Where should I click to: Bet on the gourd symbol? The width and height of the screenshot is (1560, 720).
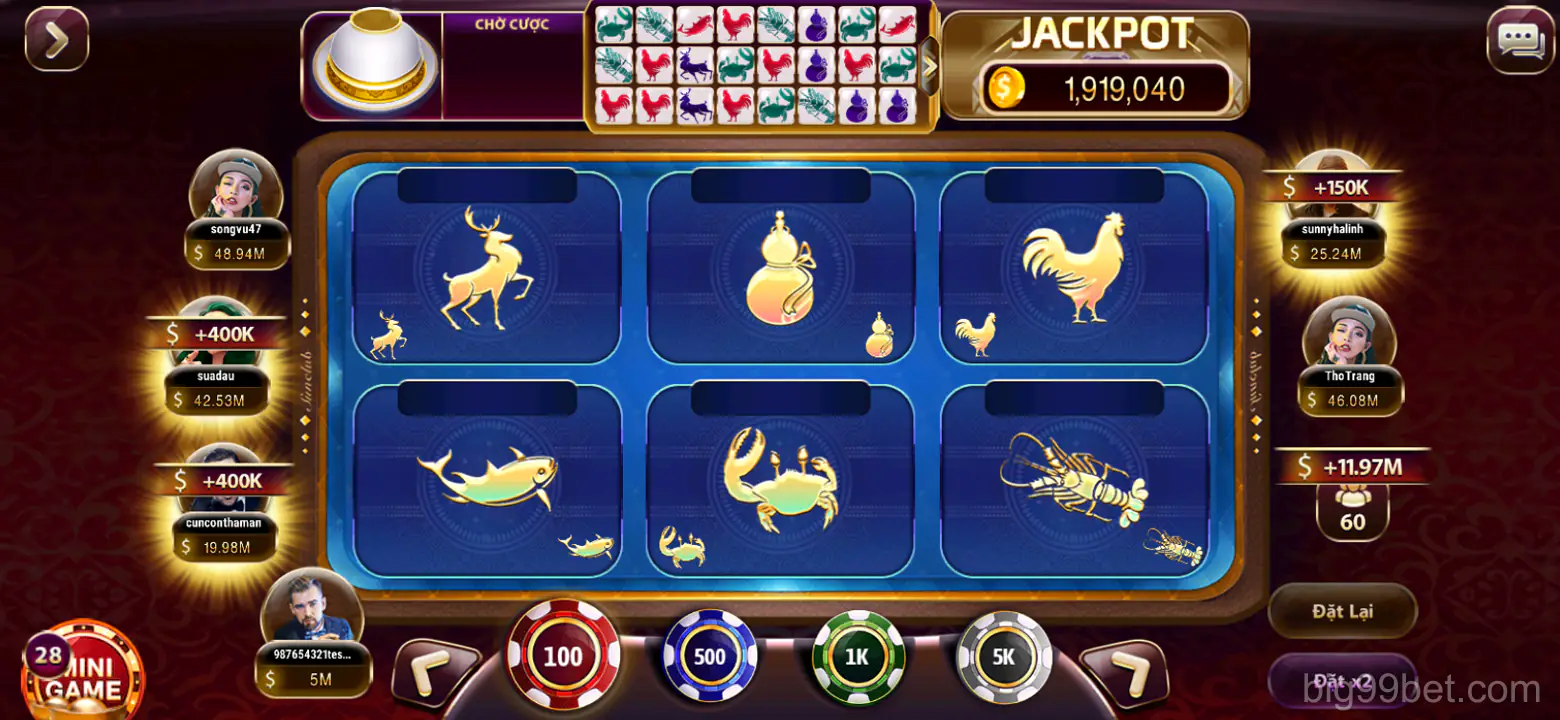pyautogui.click(x=780, y=270)
